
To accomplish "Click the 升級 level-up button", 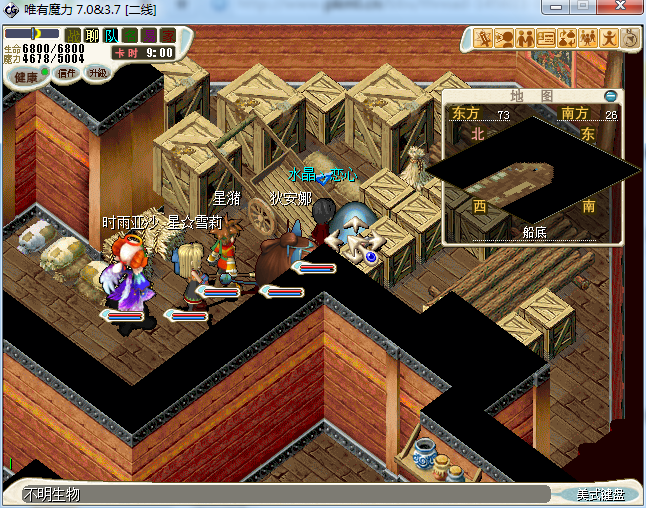I will point(97,73).
